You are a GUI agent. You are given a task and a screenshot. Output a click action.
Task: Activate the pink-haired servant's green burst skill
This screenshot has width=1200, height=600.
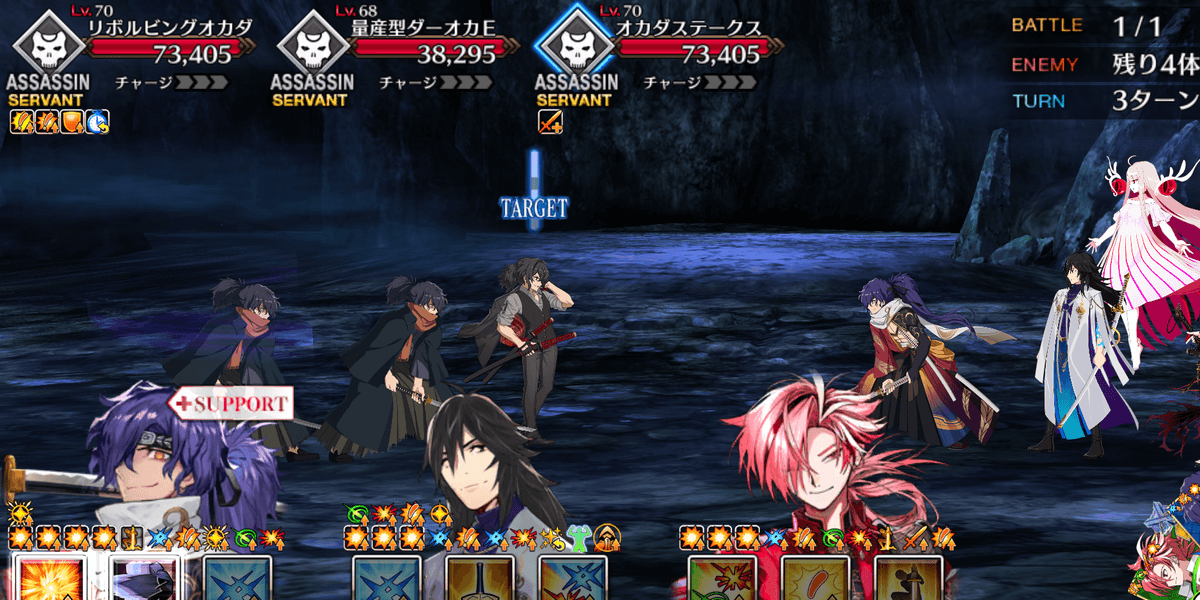[x=722, y=578]
